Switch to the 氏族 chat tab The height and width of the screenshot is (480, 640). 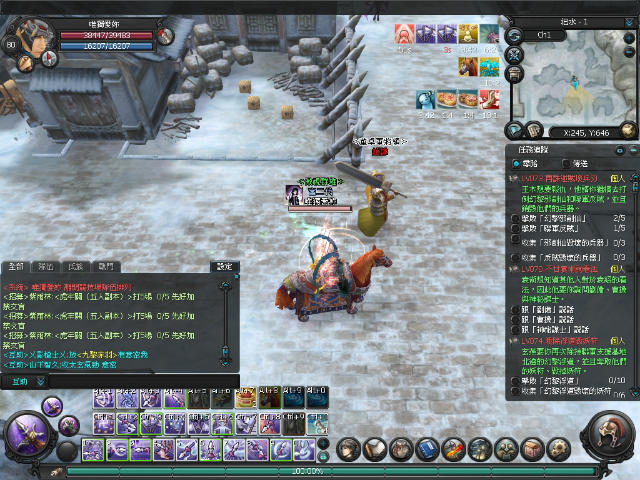click(x=75, y=267)
